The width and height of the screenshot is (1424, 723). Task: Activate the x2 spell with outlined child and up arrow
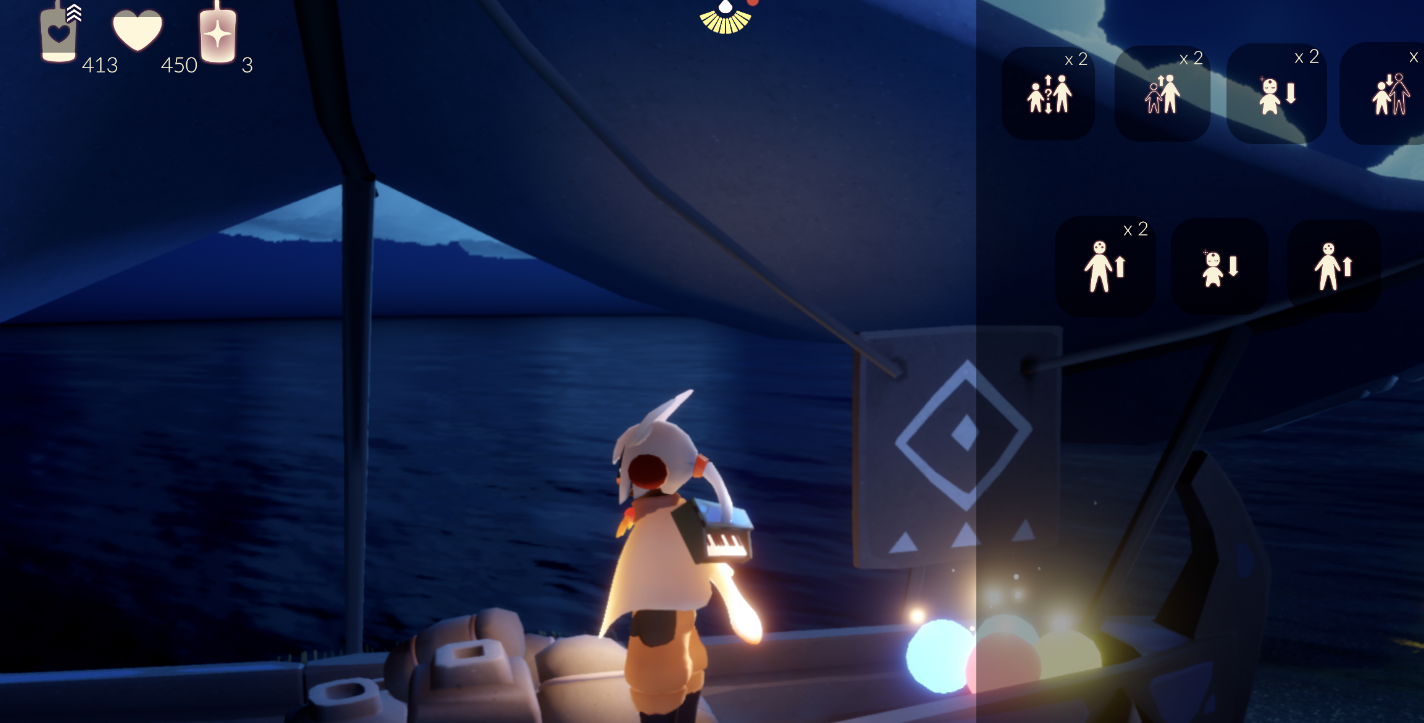pos(1162,94)
